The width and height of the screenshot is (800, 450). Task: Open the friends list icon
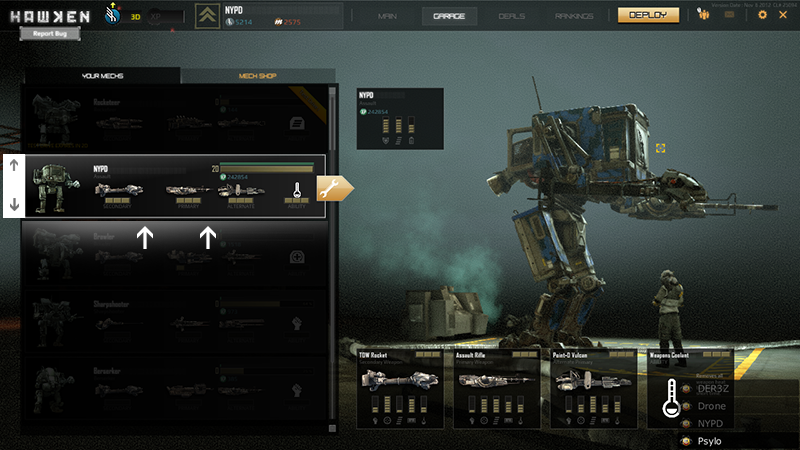click(703, 15)
